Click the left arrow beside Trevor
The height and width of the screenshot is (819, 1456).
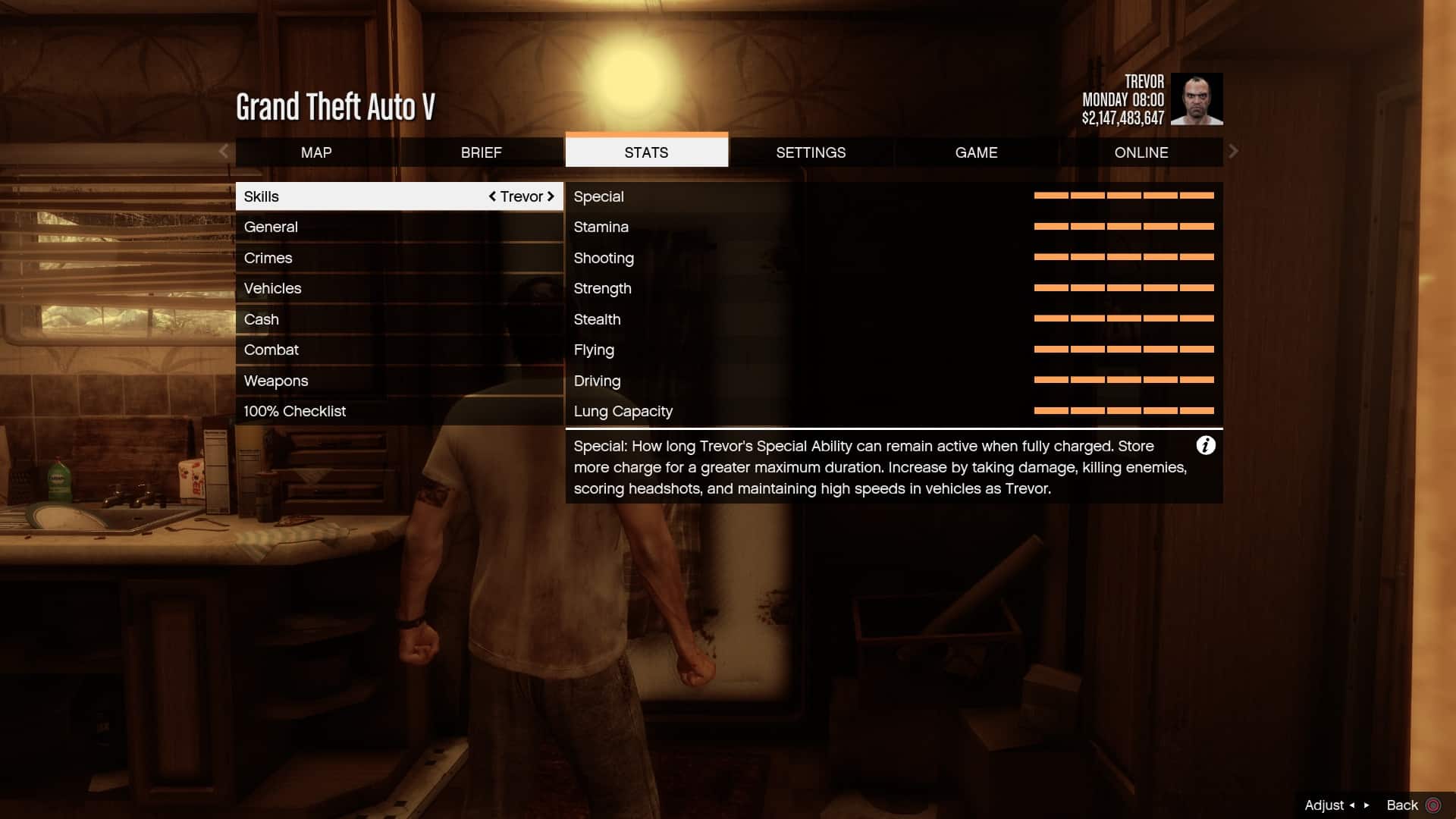pyautogui.click(x=492, y=196)
